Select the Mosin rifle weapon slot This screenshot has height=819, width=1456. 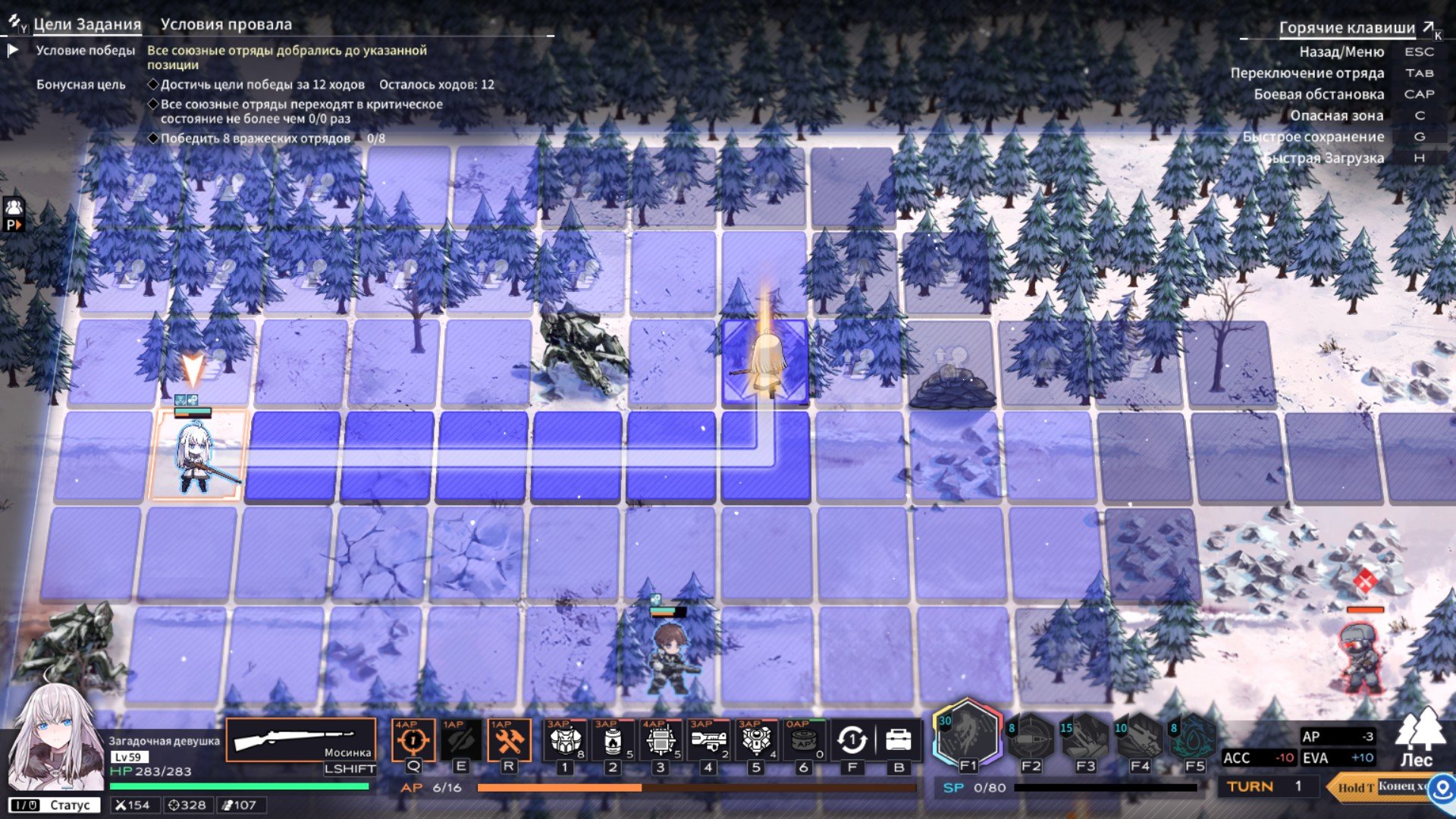[x=301, y=740]
